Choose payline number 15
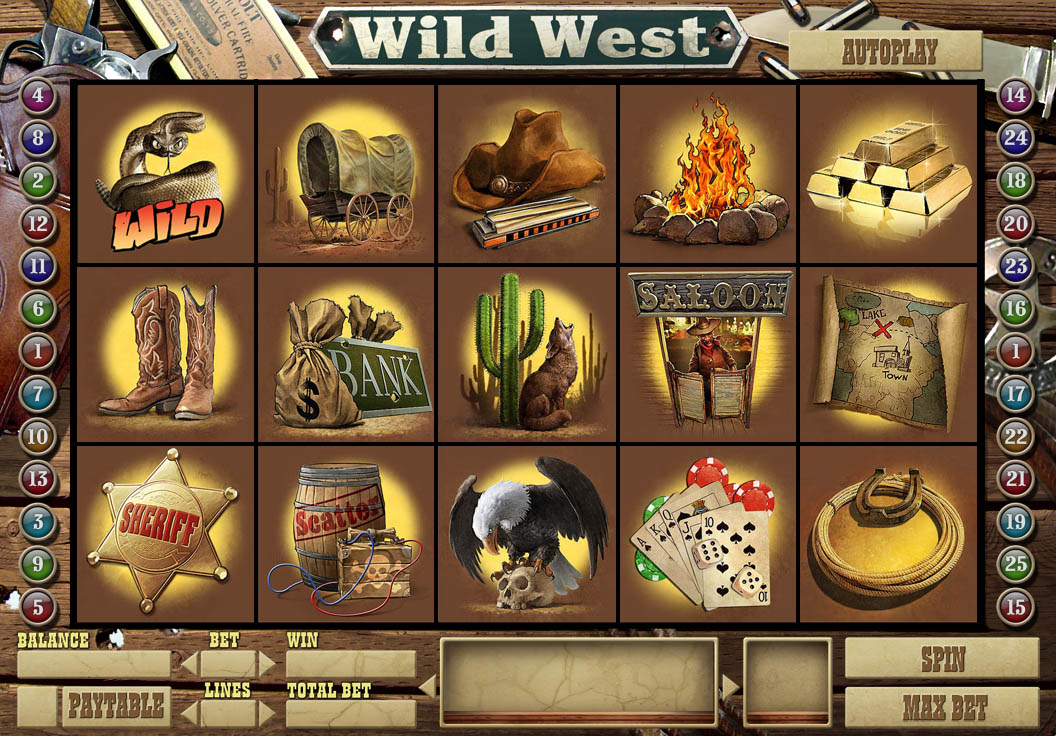The height and width of the screenshot is (736, 1056). (x=1016, y=606)
